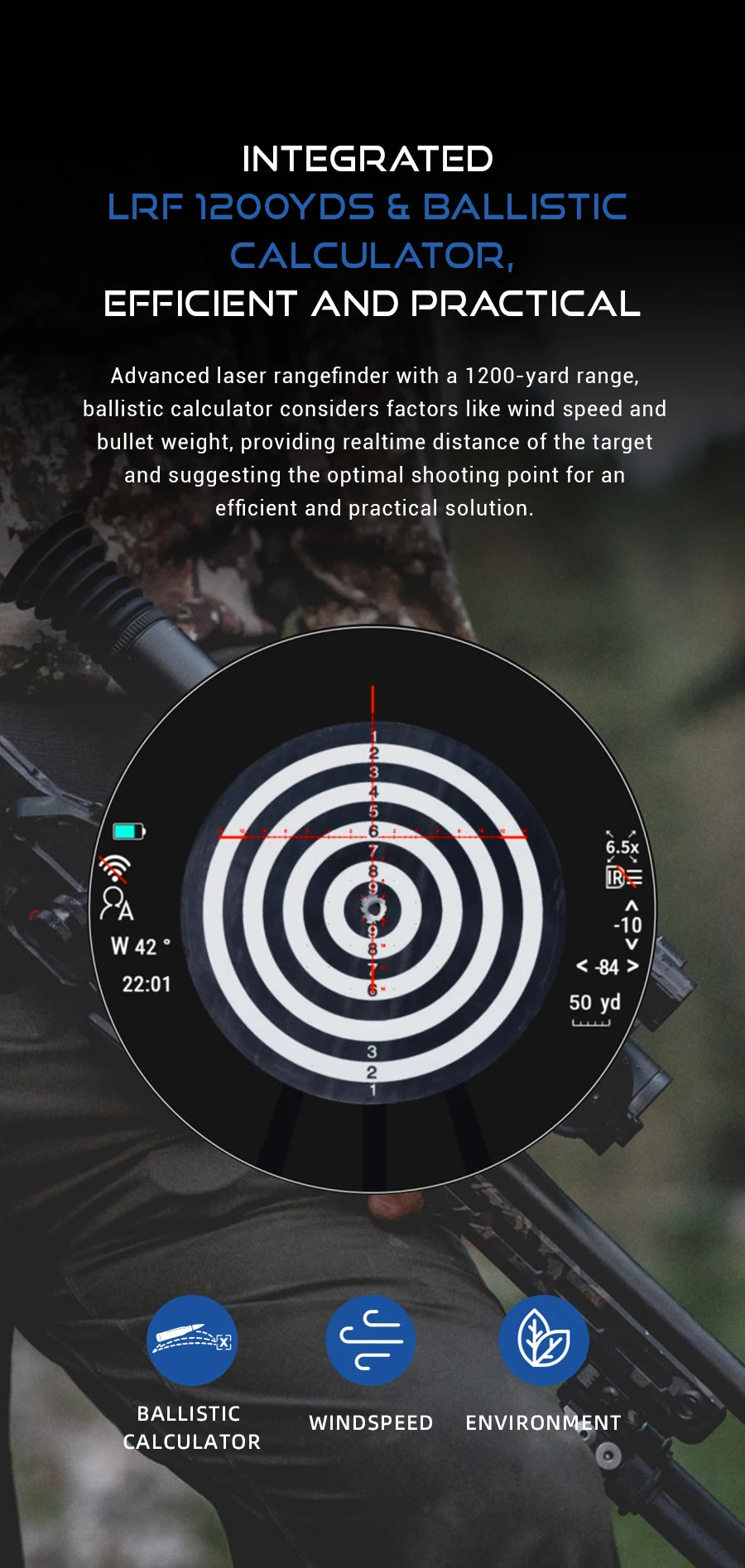Click the up arrow above -10

coord(632,907)
